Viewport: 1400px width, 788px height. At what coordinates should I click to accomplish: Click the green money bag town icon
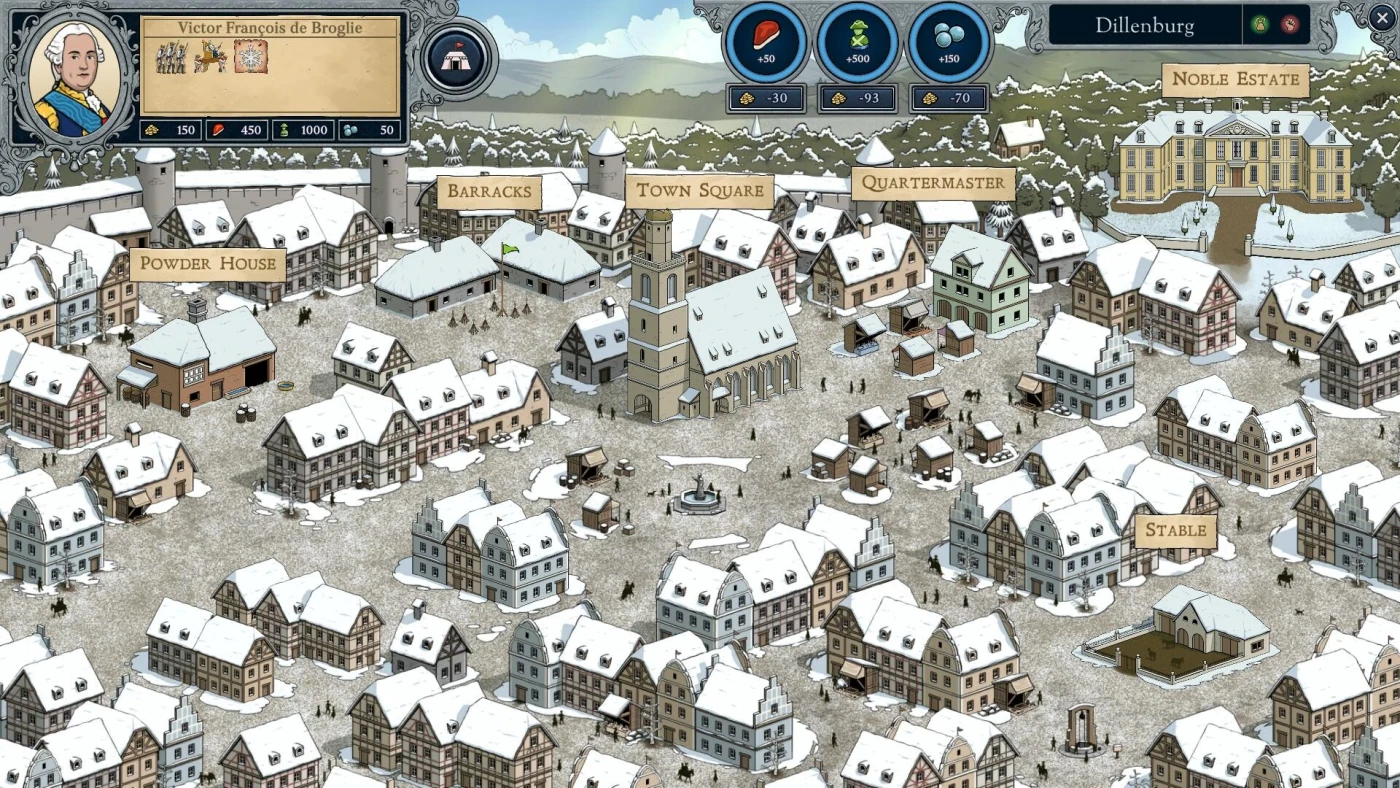click(1260, 25)
